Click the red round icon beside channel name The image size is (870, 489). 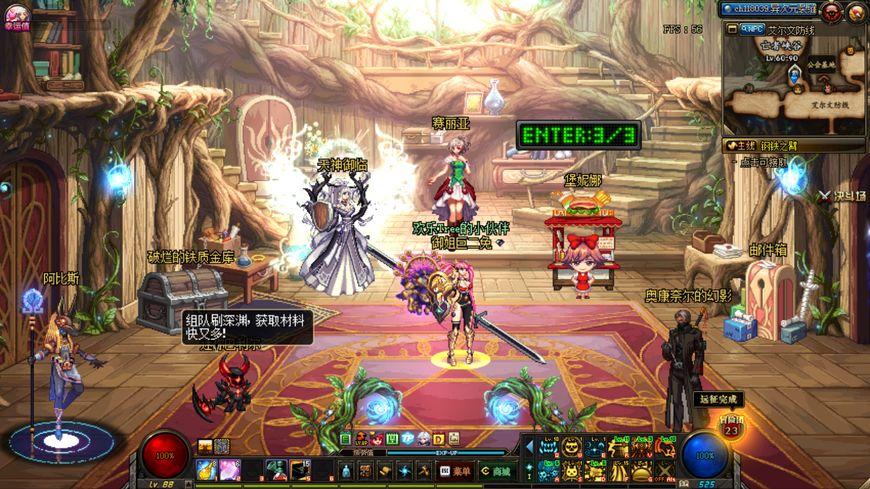pos(832,12)
